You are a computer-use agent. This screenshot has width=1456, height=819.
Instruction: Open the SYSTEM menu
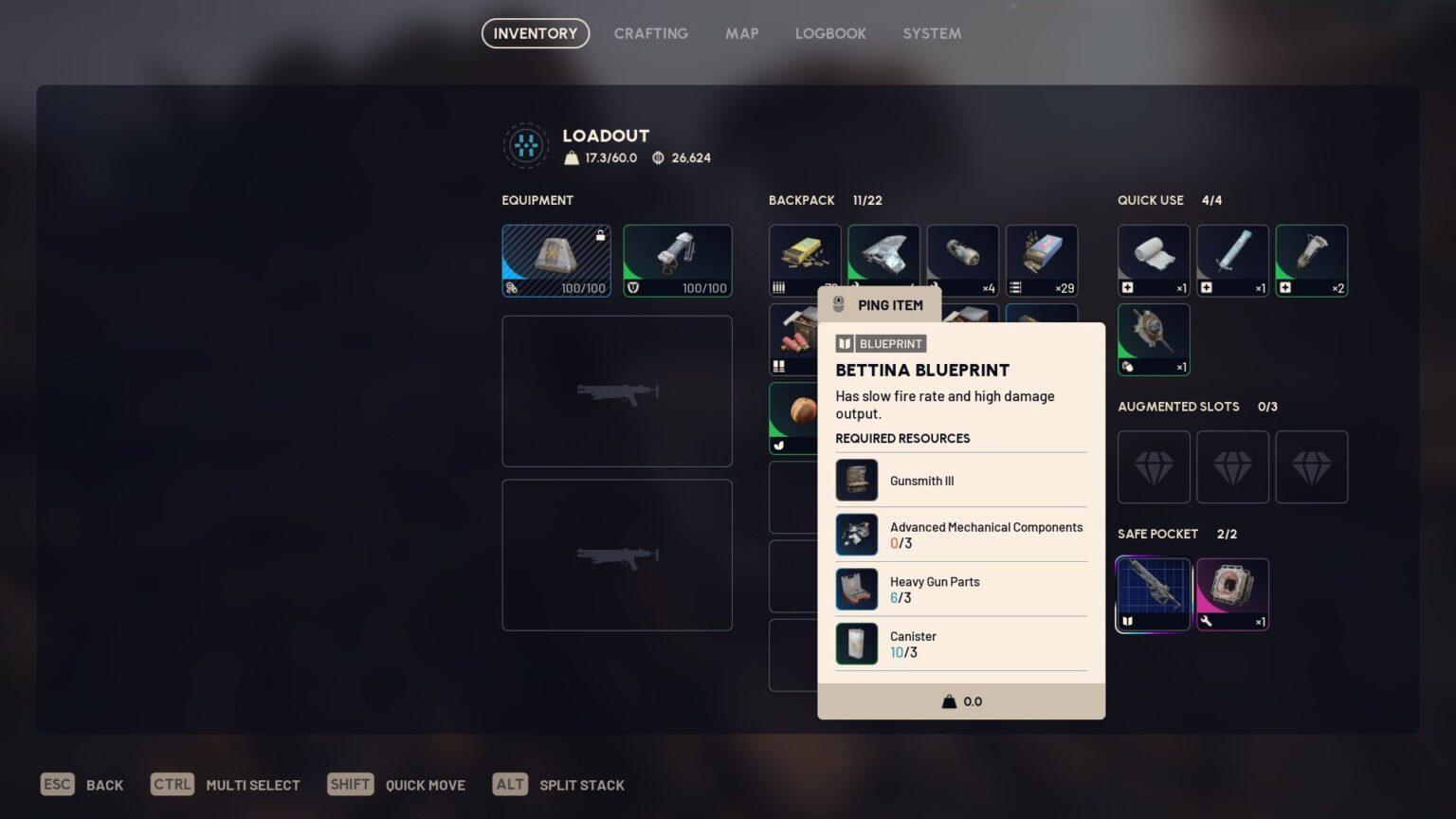(x=932, y=33)
